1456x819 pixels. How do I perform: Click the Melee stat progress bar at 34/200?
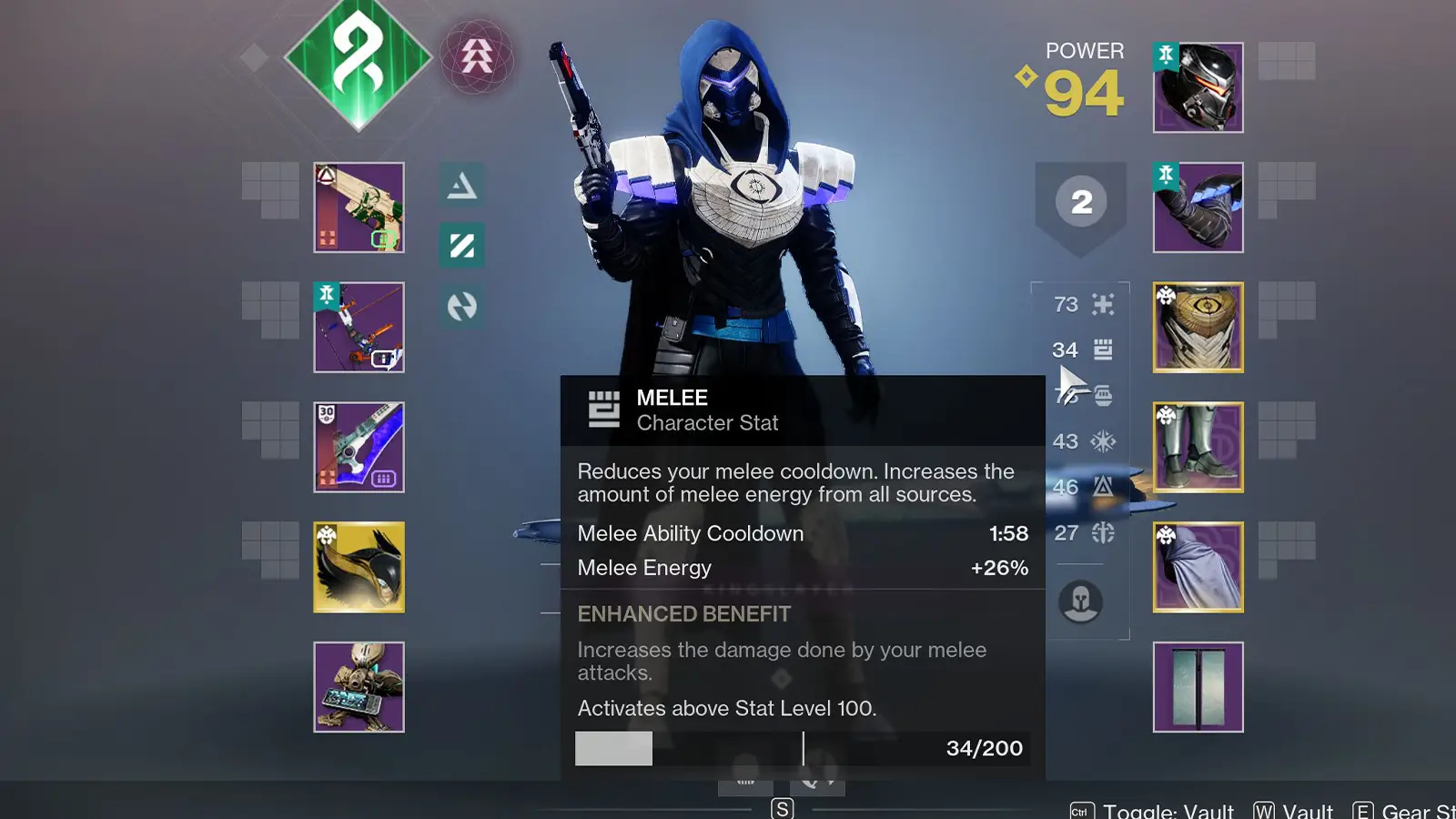[801, 748]
